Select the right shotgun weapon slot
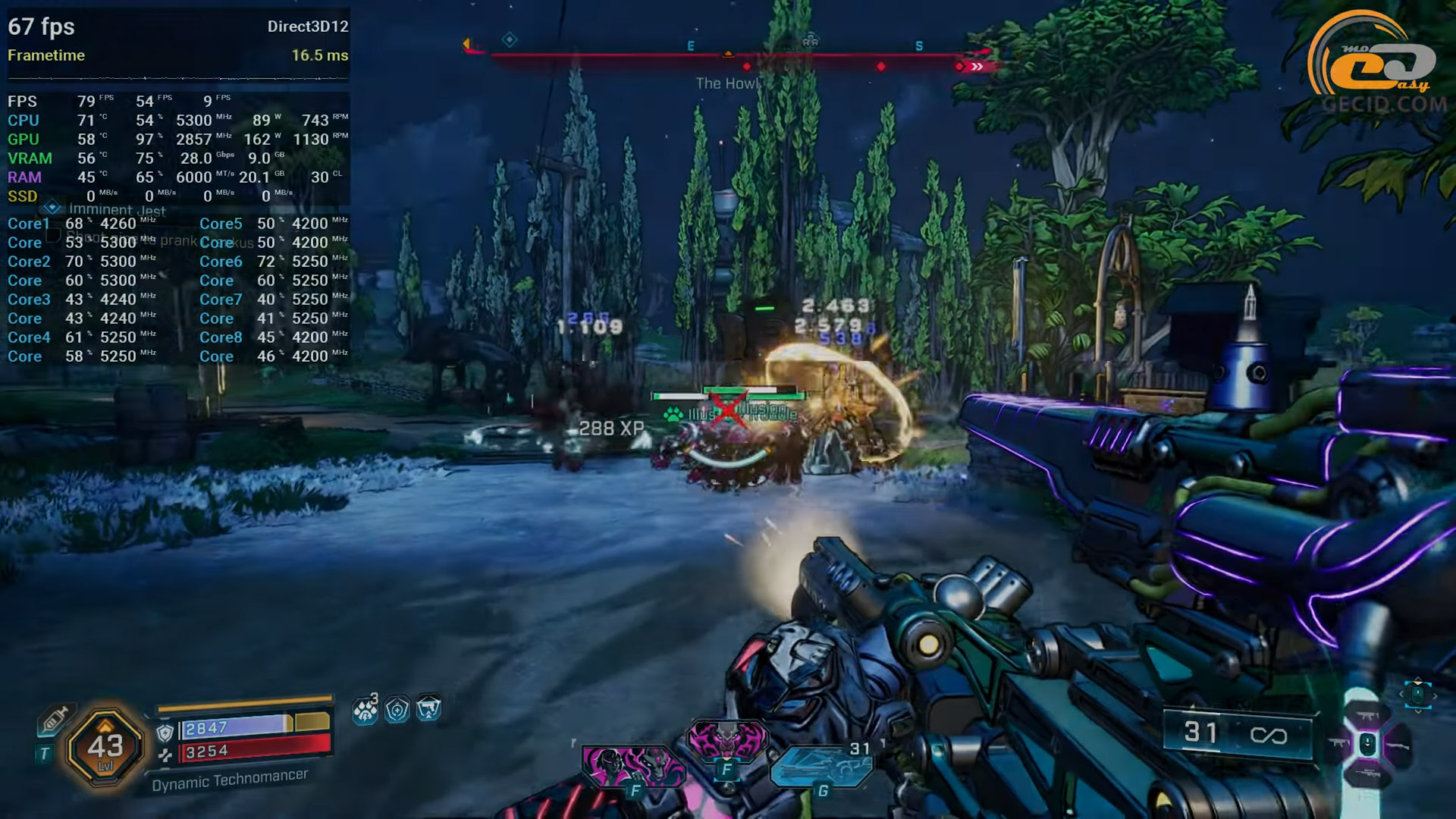This screenshot has width=1456, height=819. (1398, 746)
